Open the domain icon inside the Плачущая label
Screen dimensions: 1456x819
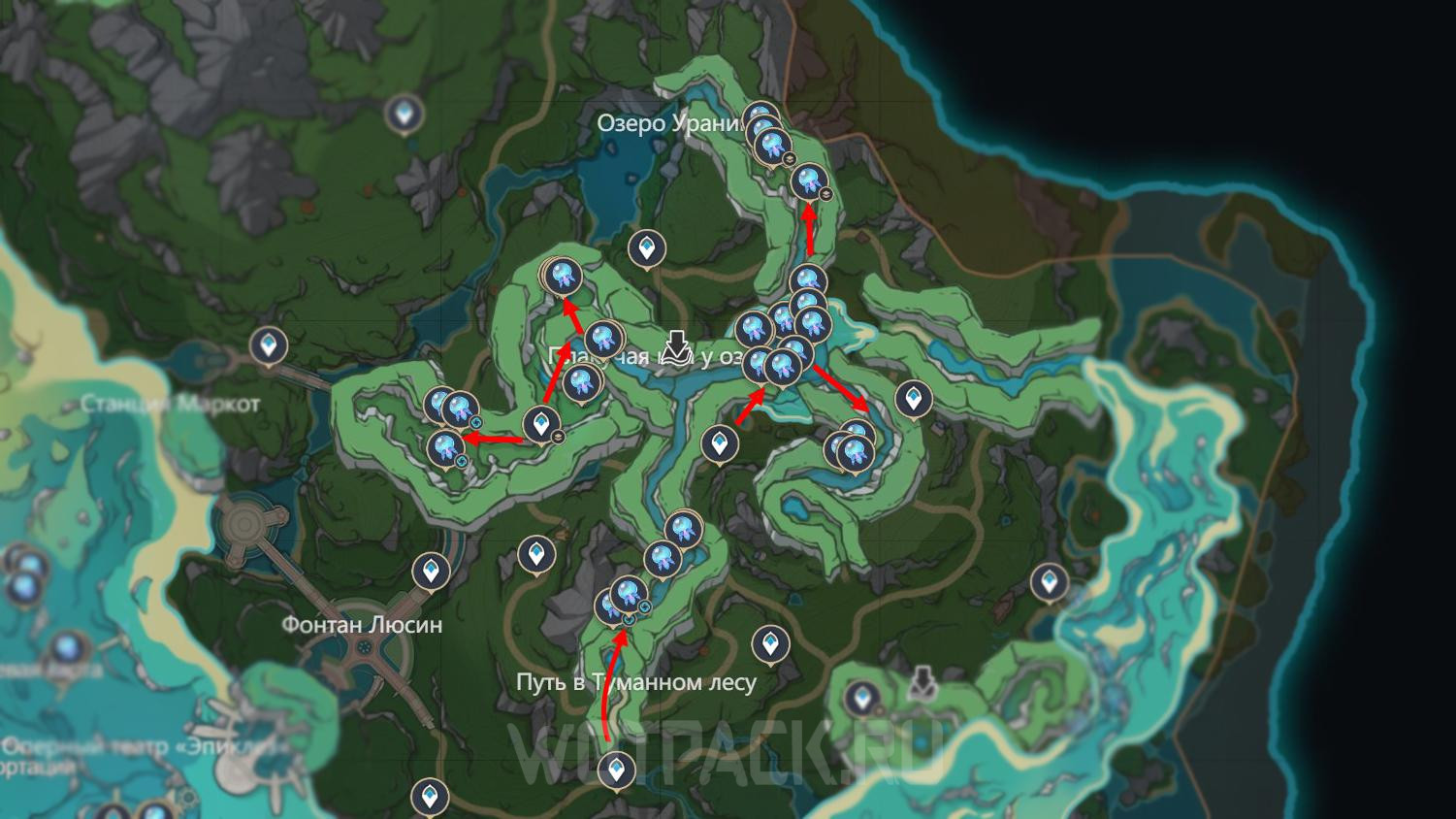click(677, 348)
